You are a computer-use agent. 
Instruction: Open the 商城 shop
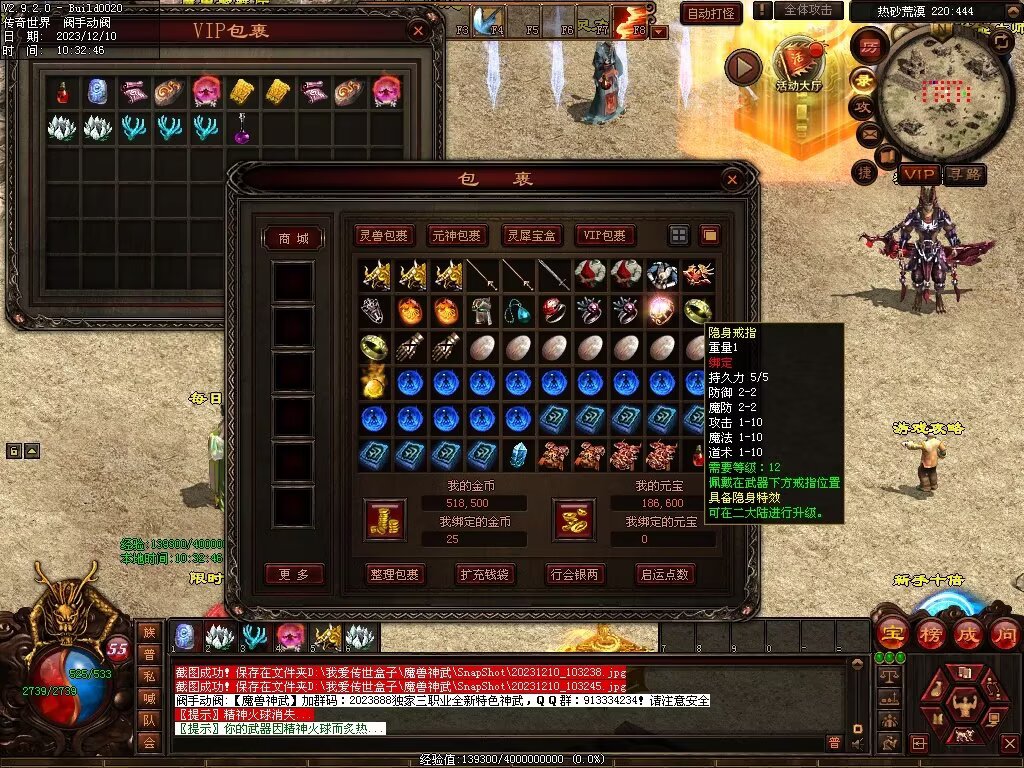tap(293, 238)
